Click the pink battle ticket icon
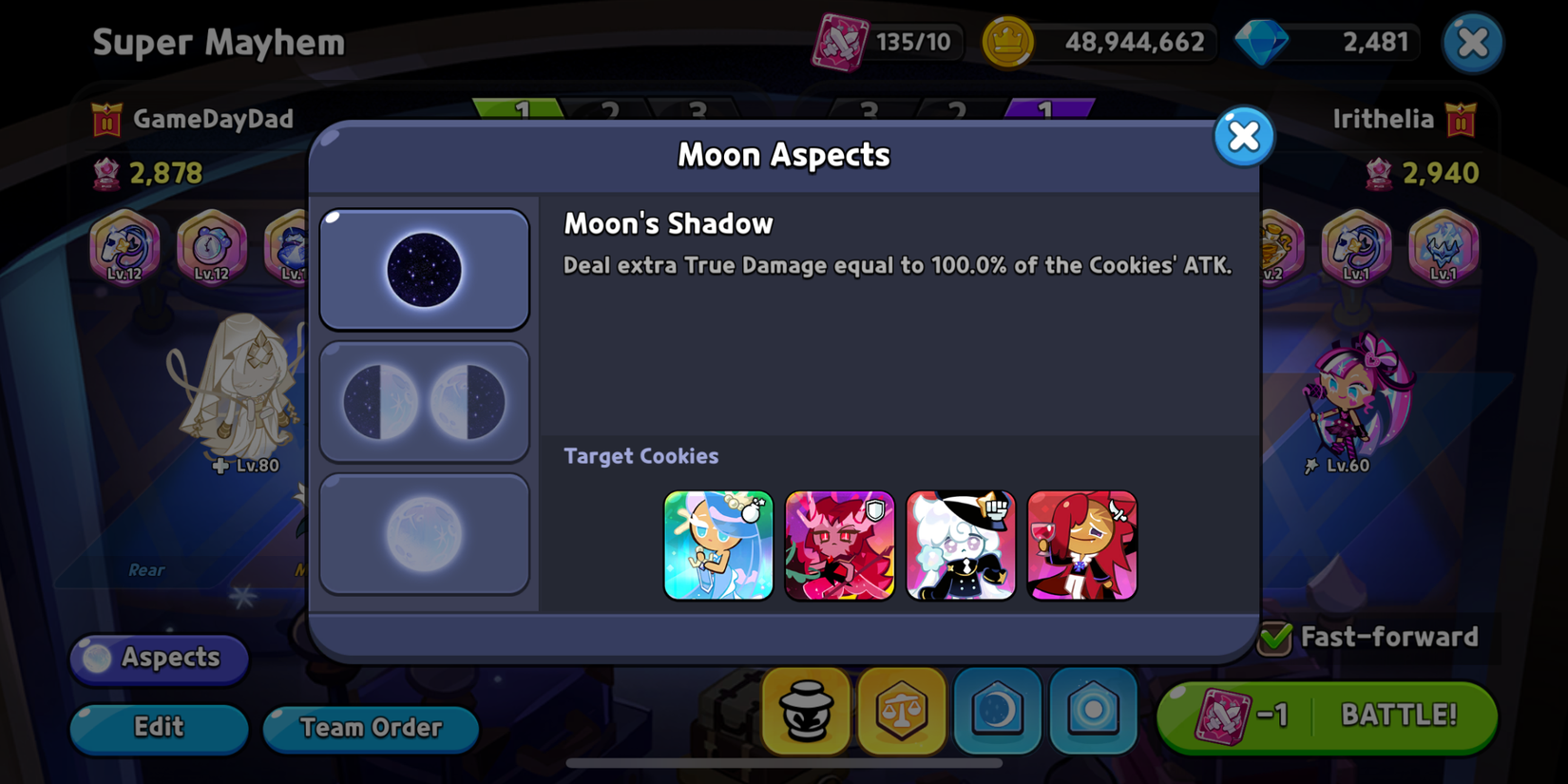This screenshot has height=784, width=1568. (x=842, y=42)
